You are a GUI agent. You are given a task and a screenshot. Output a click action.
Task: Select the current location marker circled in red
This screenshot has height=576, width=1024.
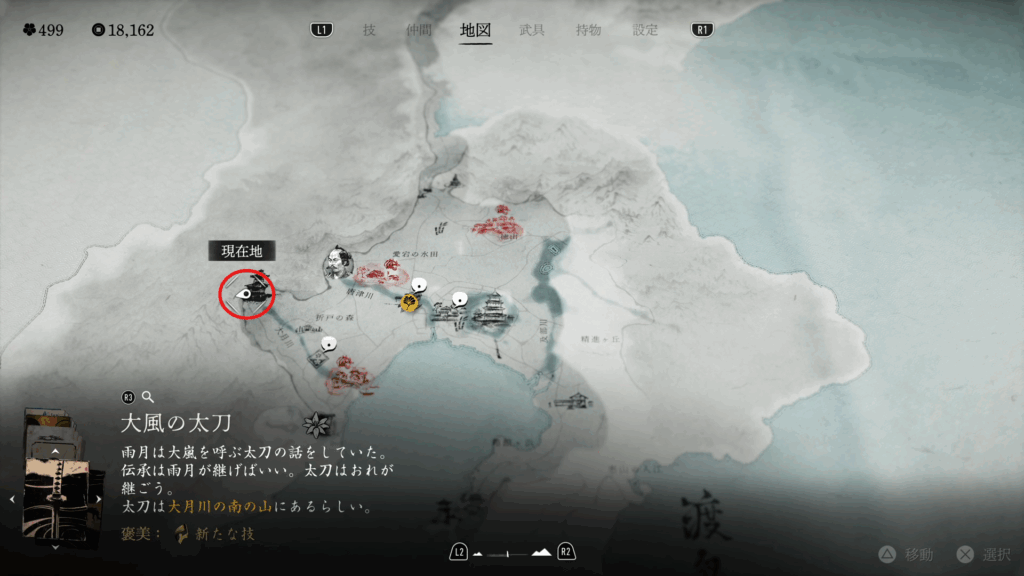coord(247,294)
